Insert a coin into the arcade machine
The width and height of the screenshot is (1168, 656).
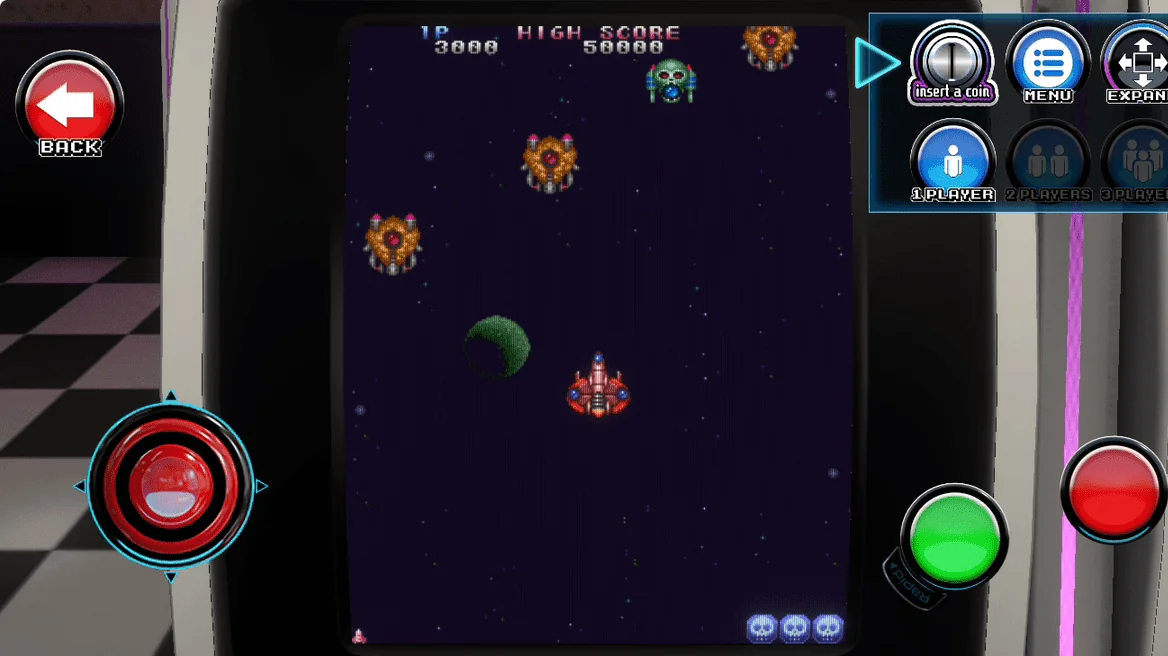click(x=952, y=63)
